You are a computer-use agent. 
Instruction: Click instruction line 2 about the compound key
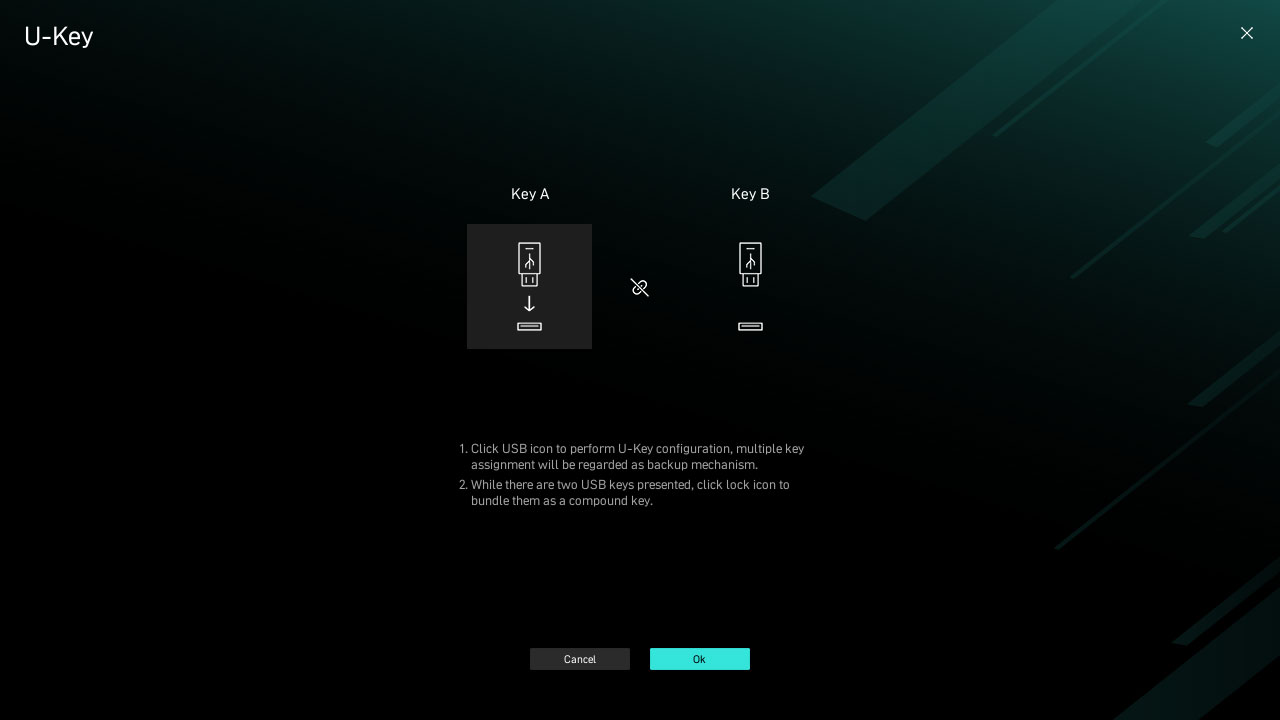pyautogui.click(x=630, y=493)
